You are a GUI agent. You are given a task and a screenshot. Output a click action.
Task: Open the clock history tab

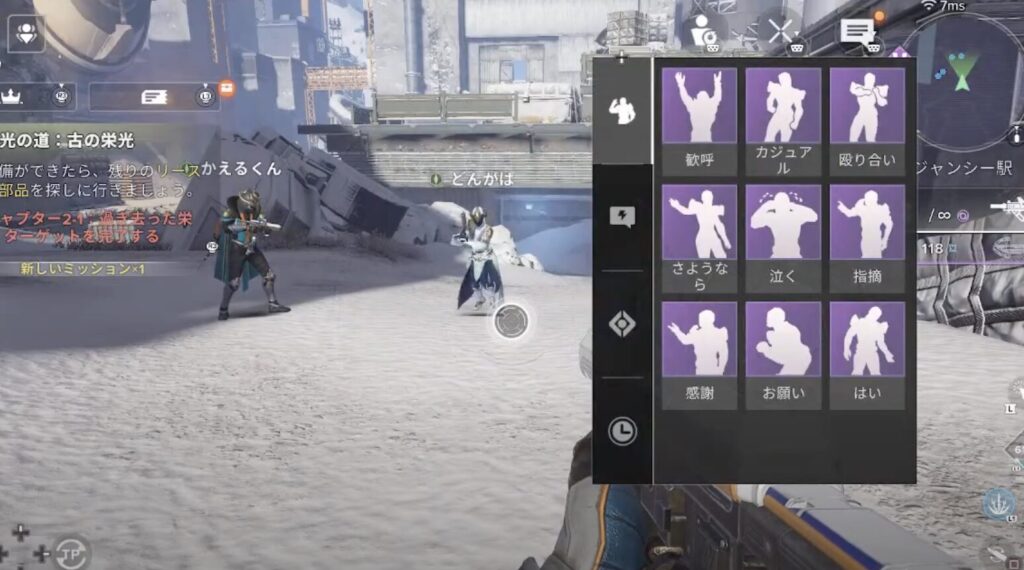pyautogui.click(x=622, y=431)
